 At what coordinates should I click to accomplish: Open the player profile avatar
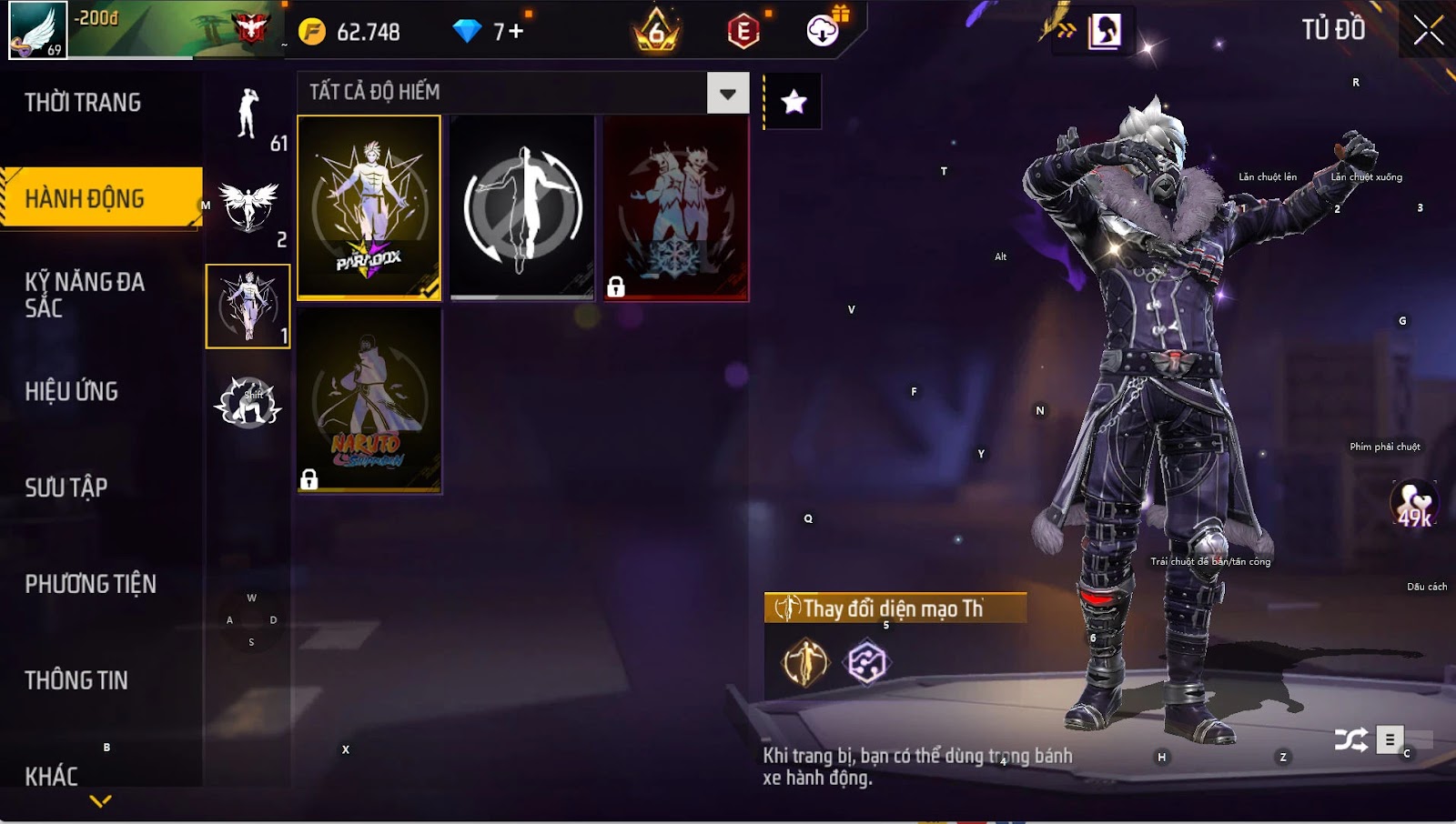[38, 30]
